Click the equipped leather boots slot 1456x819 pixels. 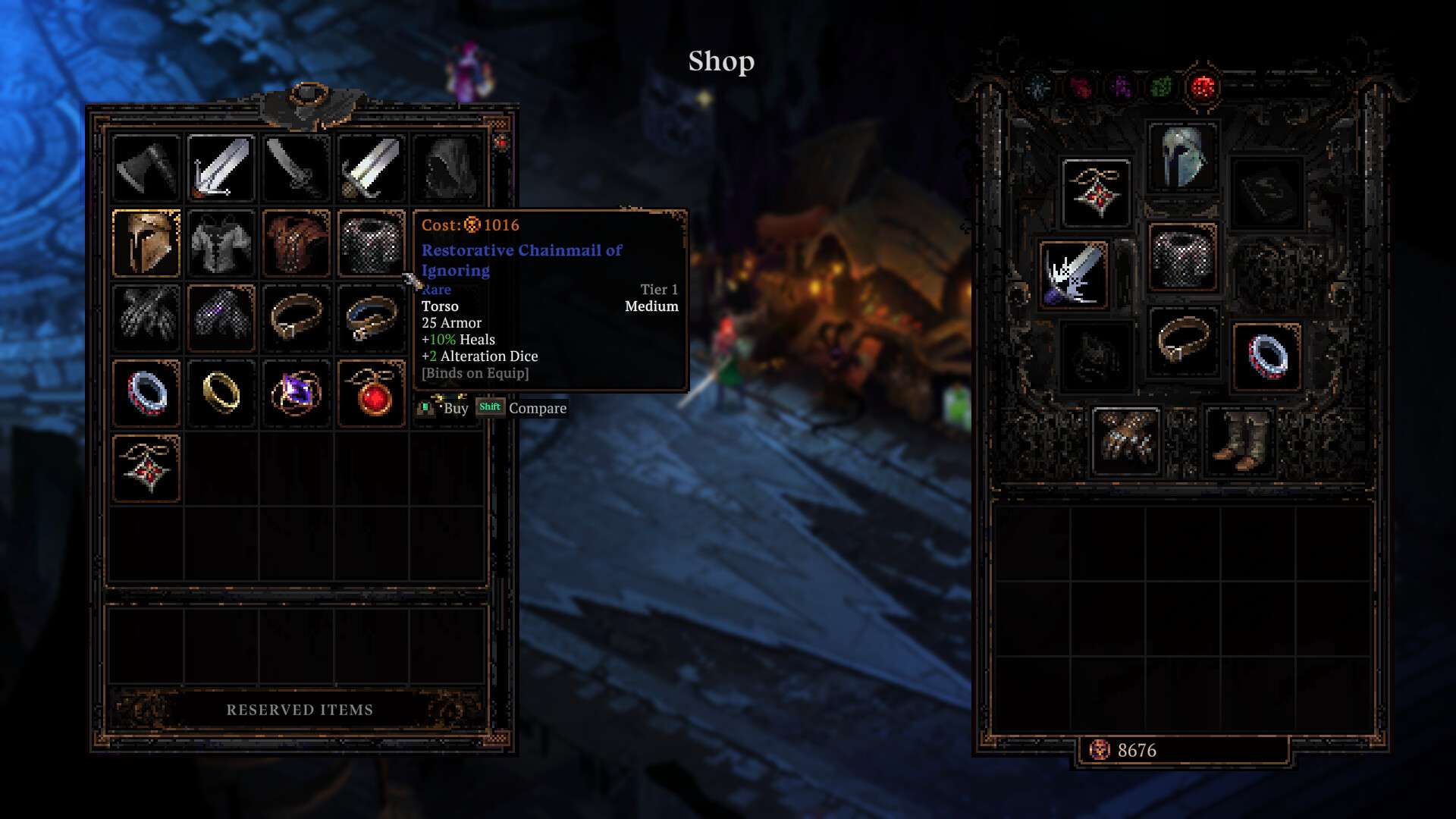click(1238, 440)
